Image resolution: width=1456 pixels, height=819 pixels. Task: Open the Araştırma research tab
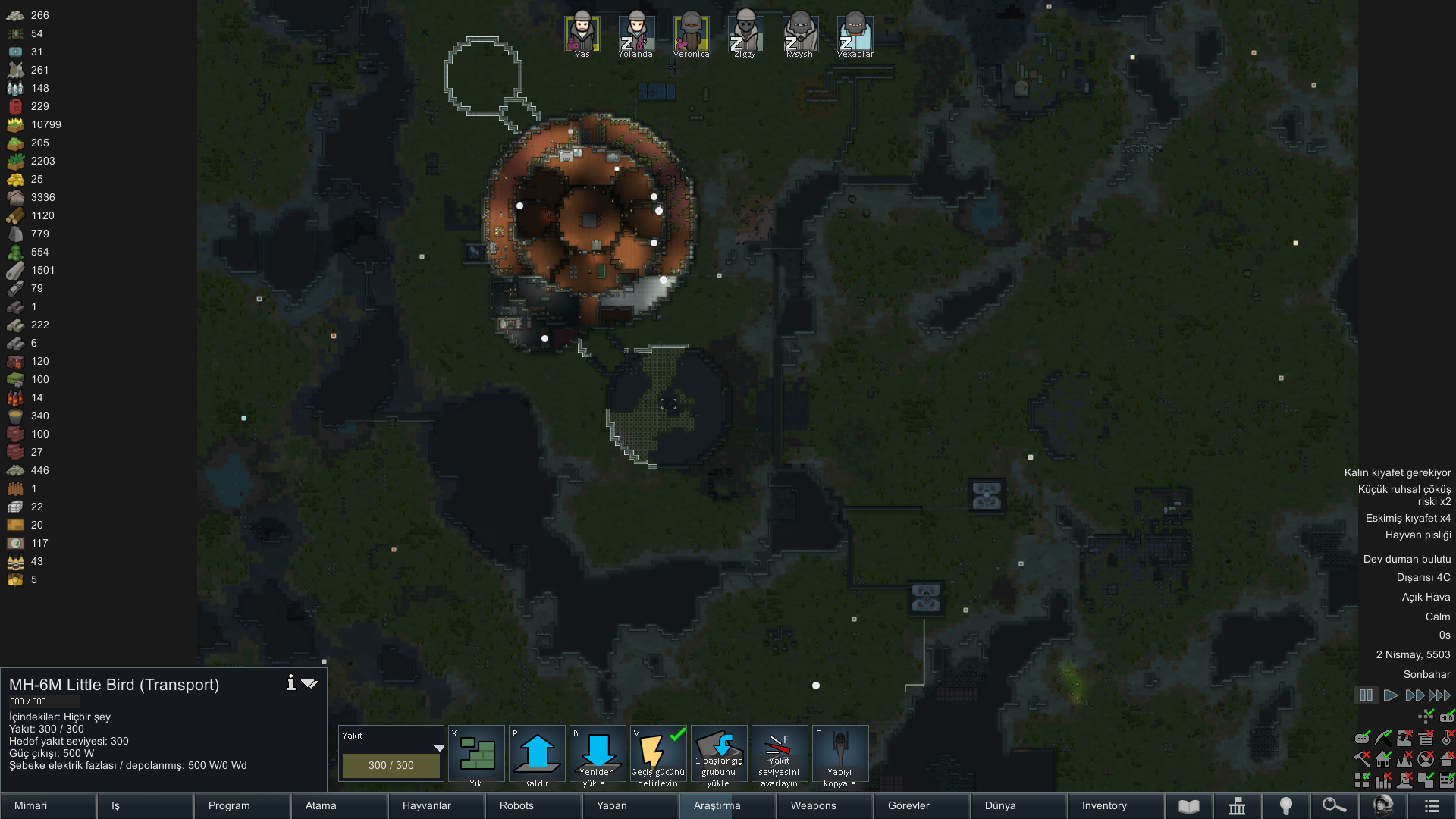point(727,805)
